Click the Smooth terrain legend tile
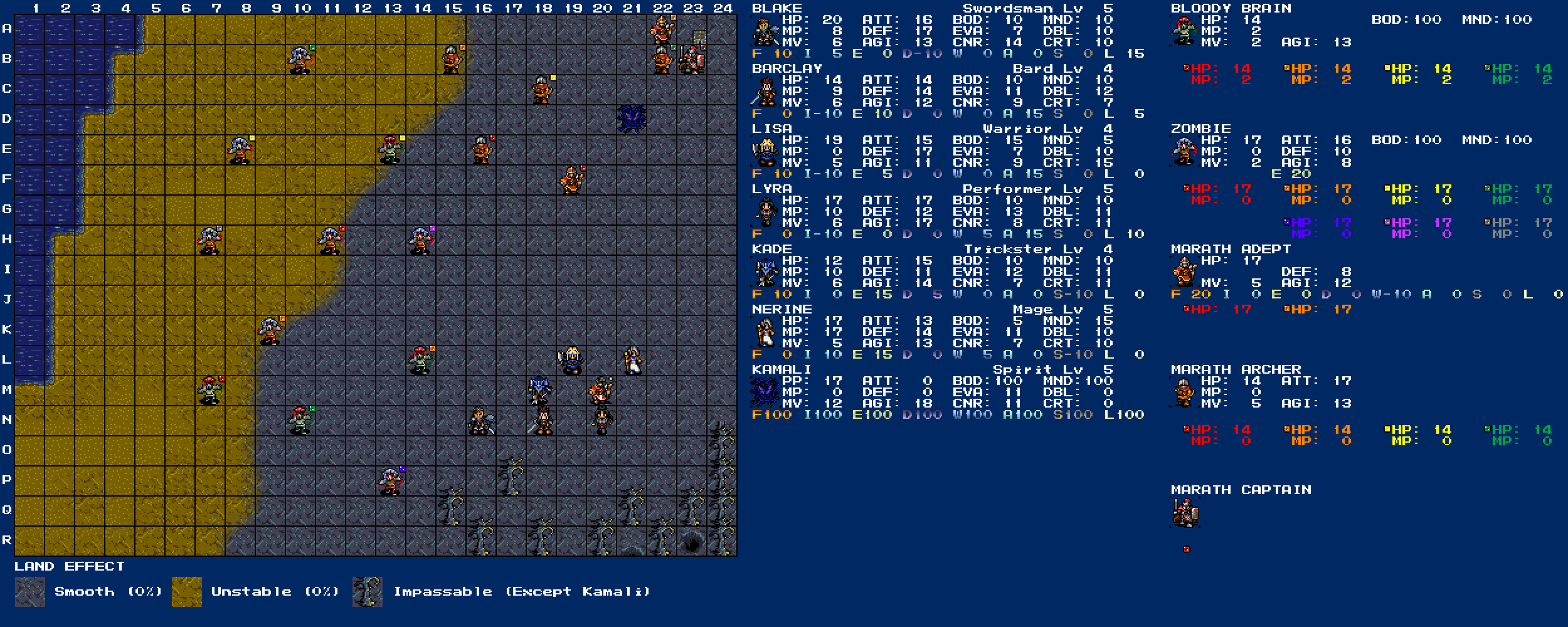Screen dimensions: 1568x627 pyautogui.click(x=29, y=591)
